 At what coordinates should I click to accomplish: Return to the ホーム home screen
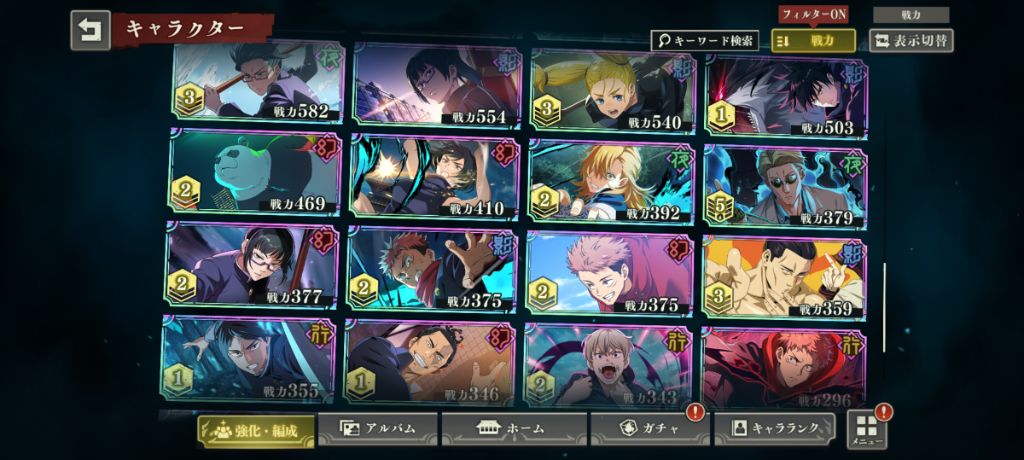513,428
